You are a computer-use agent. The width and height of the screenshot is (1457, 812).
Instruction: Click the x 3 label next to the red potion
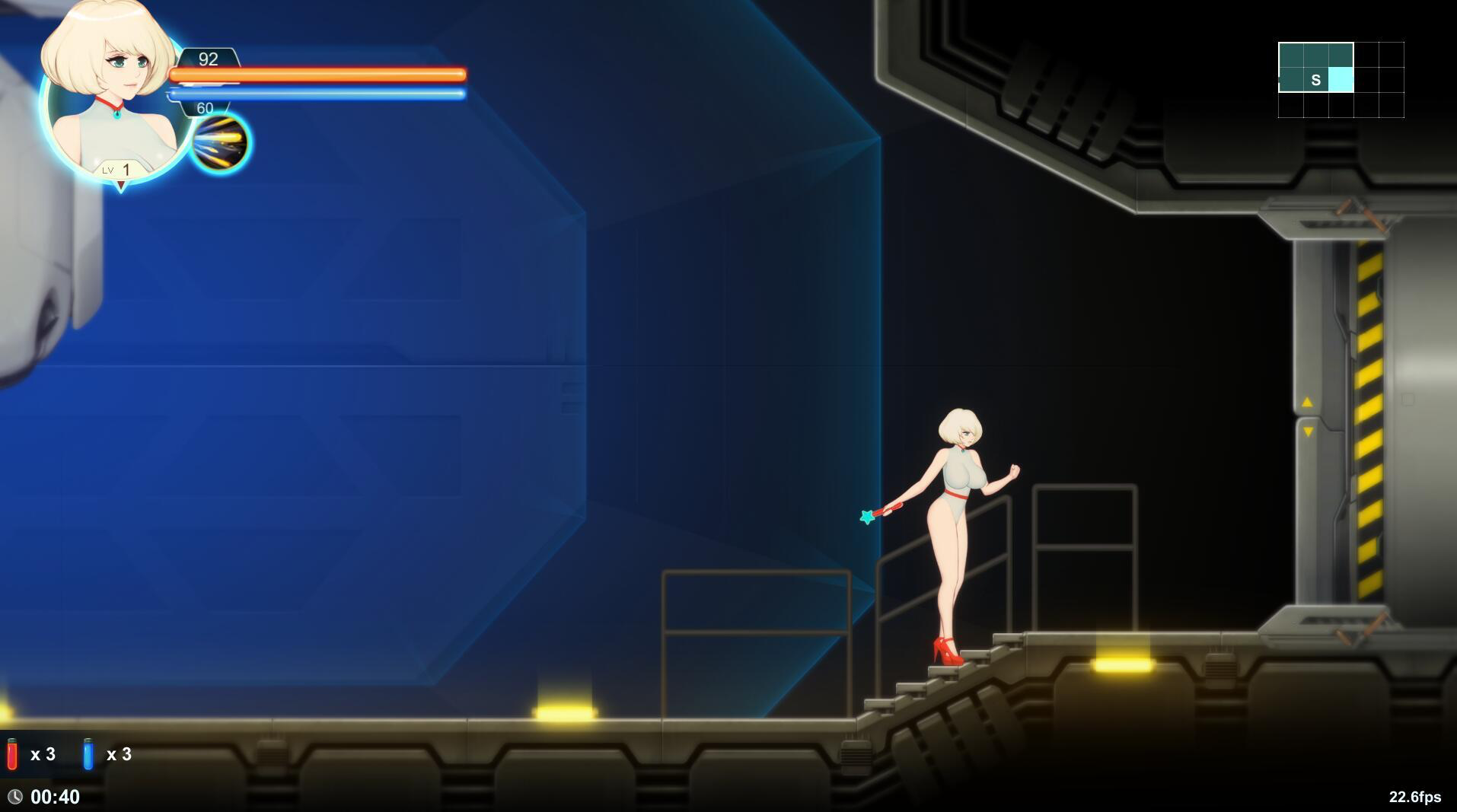click(43, 754)
